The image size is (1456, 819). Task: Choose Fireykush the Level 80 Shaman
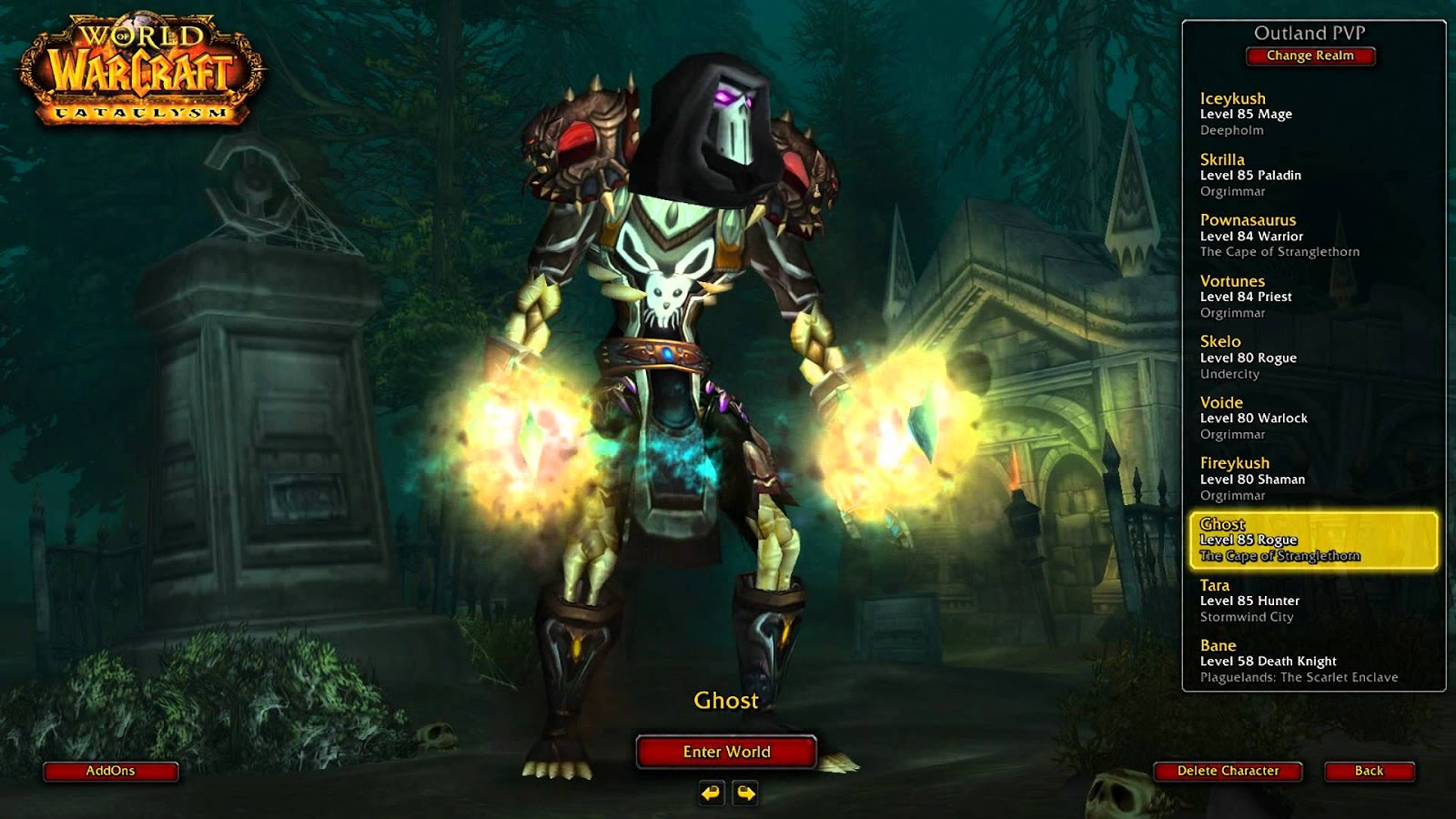tap(1274, 478)
